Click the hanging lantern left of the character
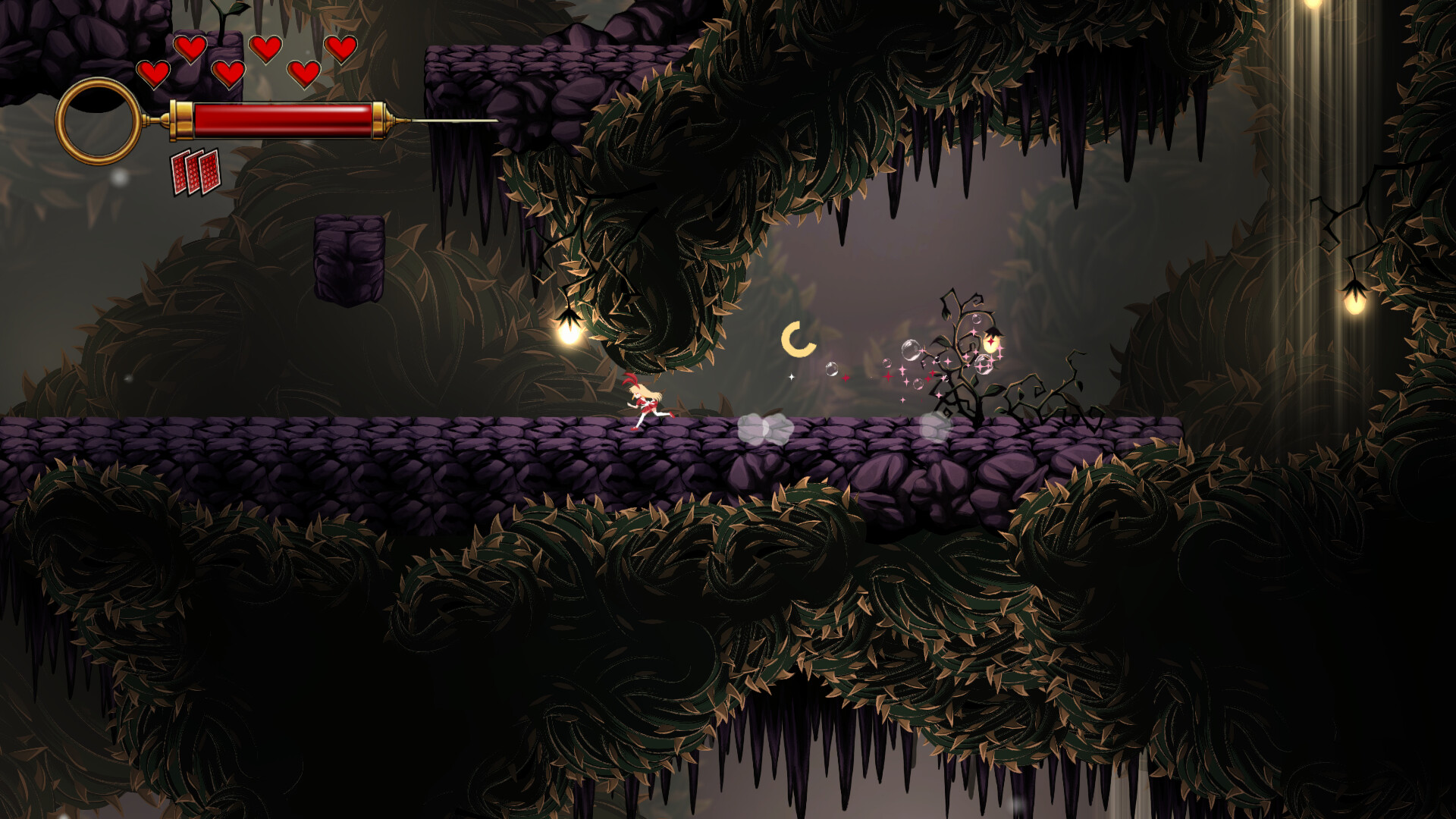1456x819 pixels. click(x=570, y=333)
